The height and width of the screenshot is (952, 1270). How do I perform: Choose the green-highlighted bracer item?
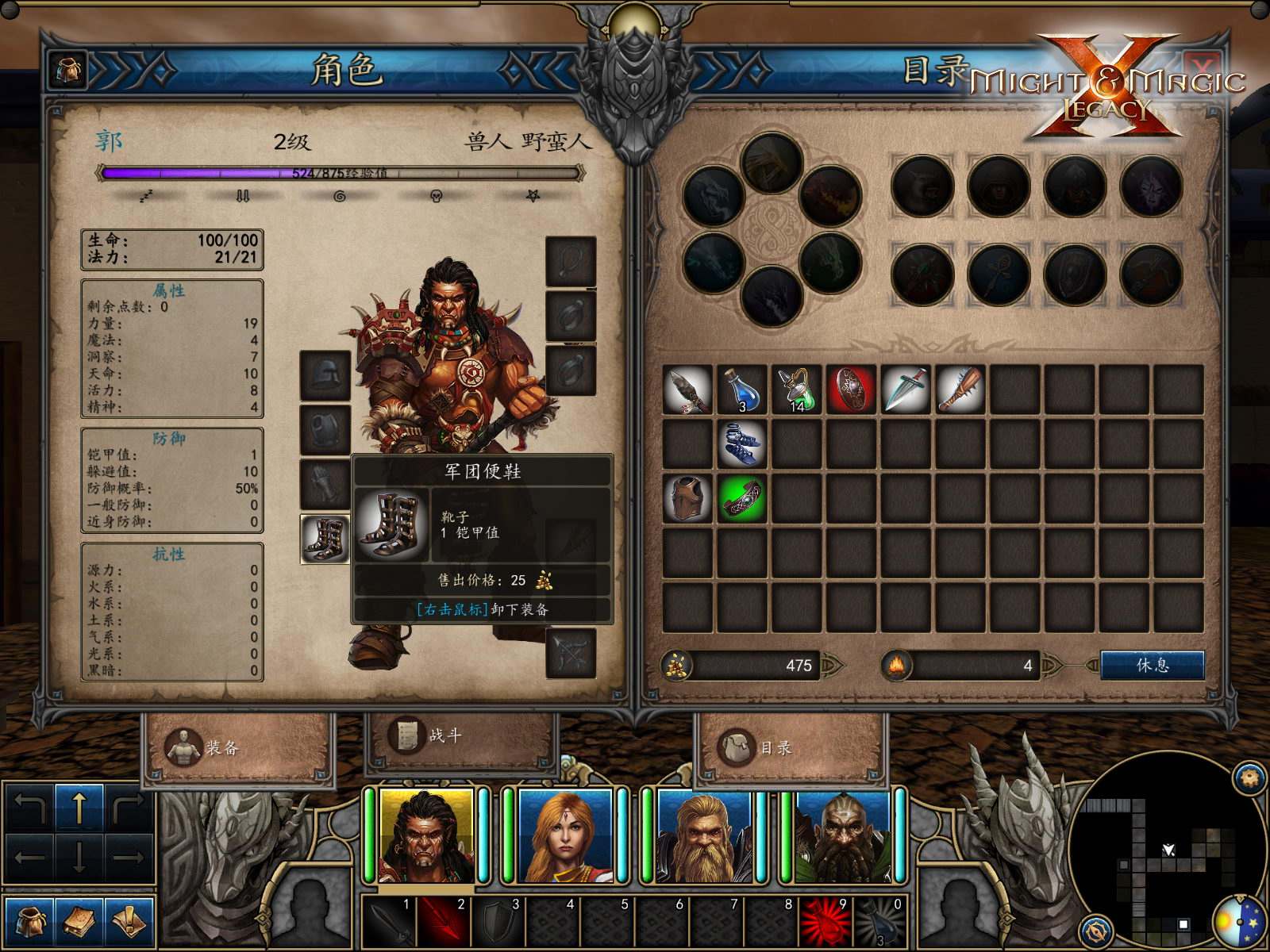(742, 498)
